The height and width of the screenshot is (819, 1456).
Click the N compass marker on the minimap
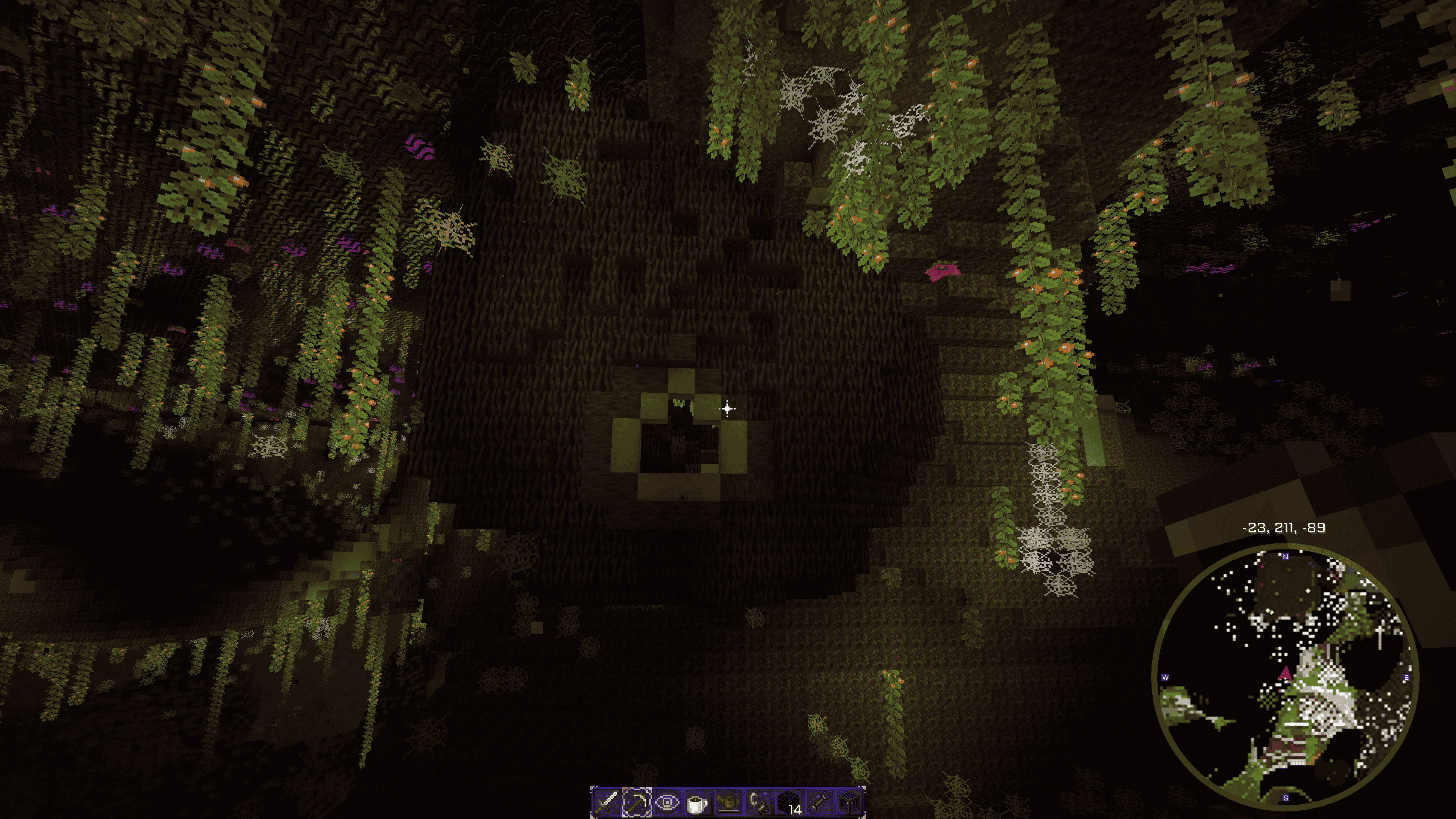pos(1285,557)
